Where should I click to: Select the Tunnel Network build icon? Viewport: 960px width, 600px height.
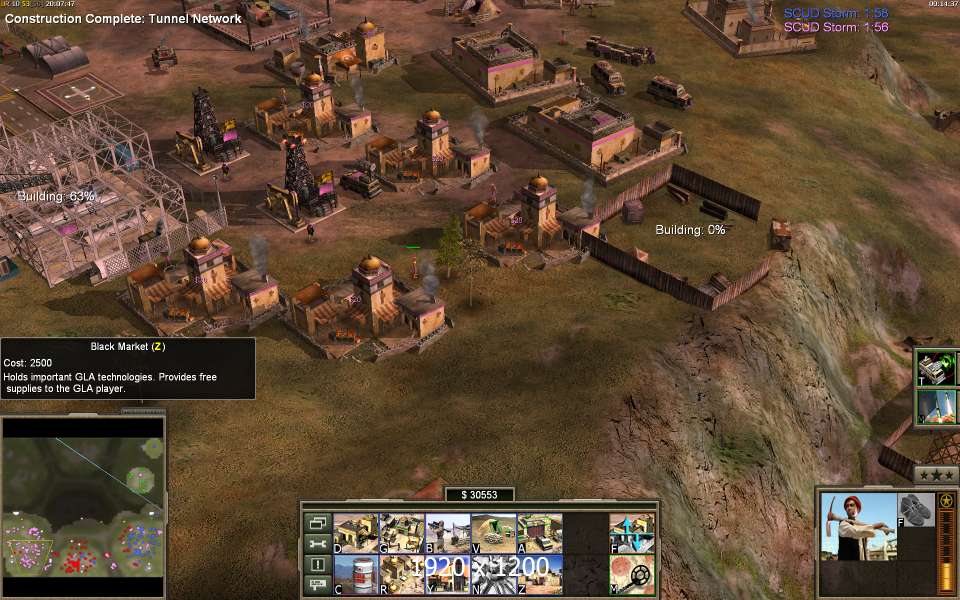493,533
